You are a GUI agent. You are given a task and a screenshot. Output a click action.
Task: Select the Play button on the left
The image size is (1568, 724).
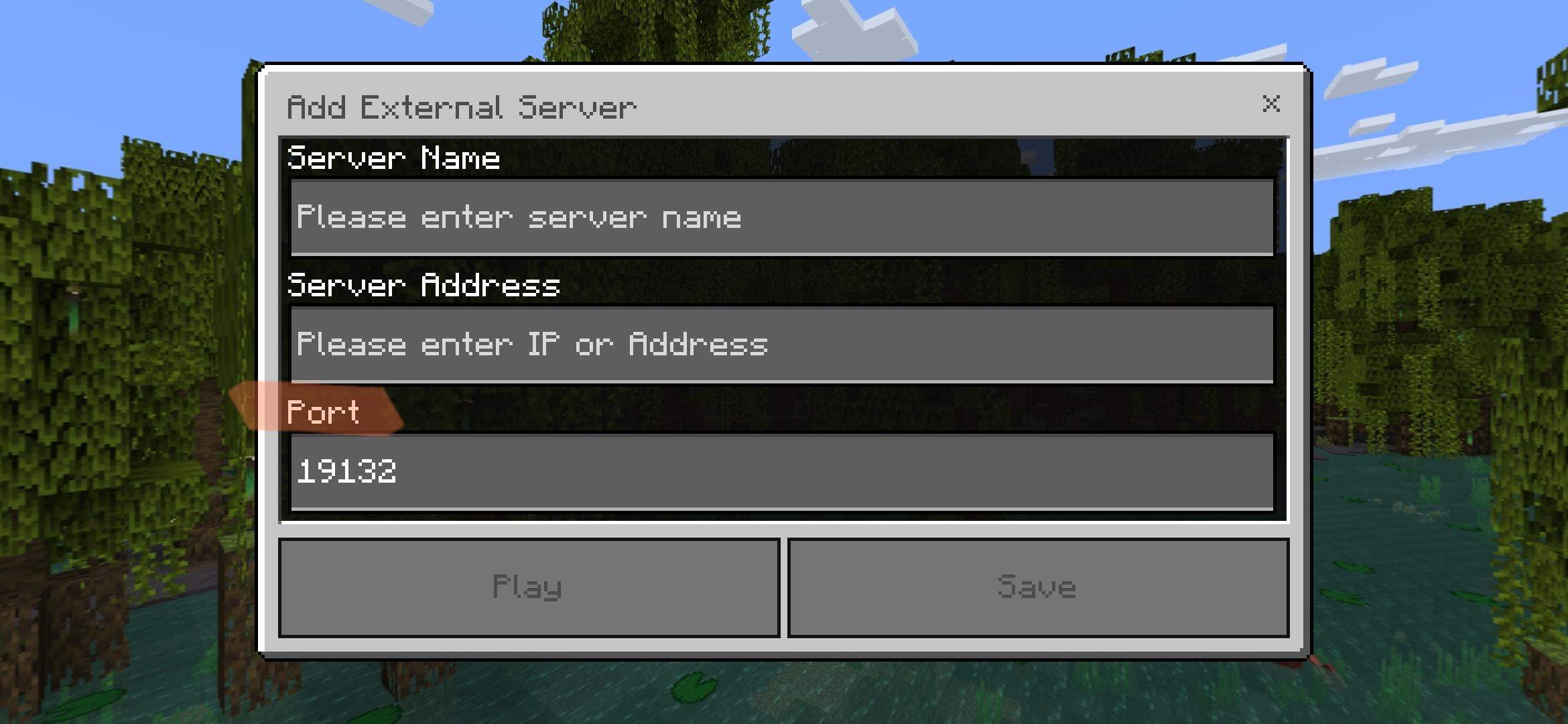click(x=528, y=587)
